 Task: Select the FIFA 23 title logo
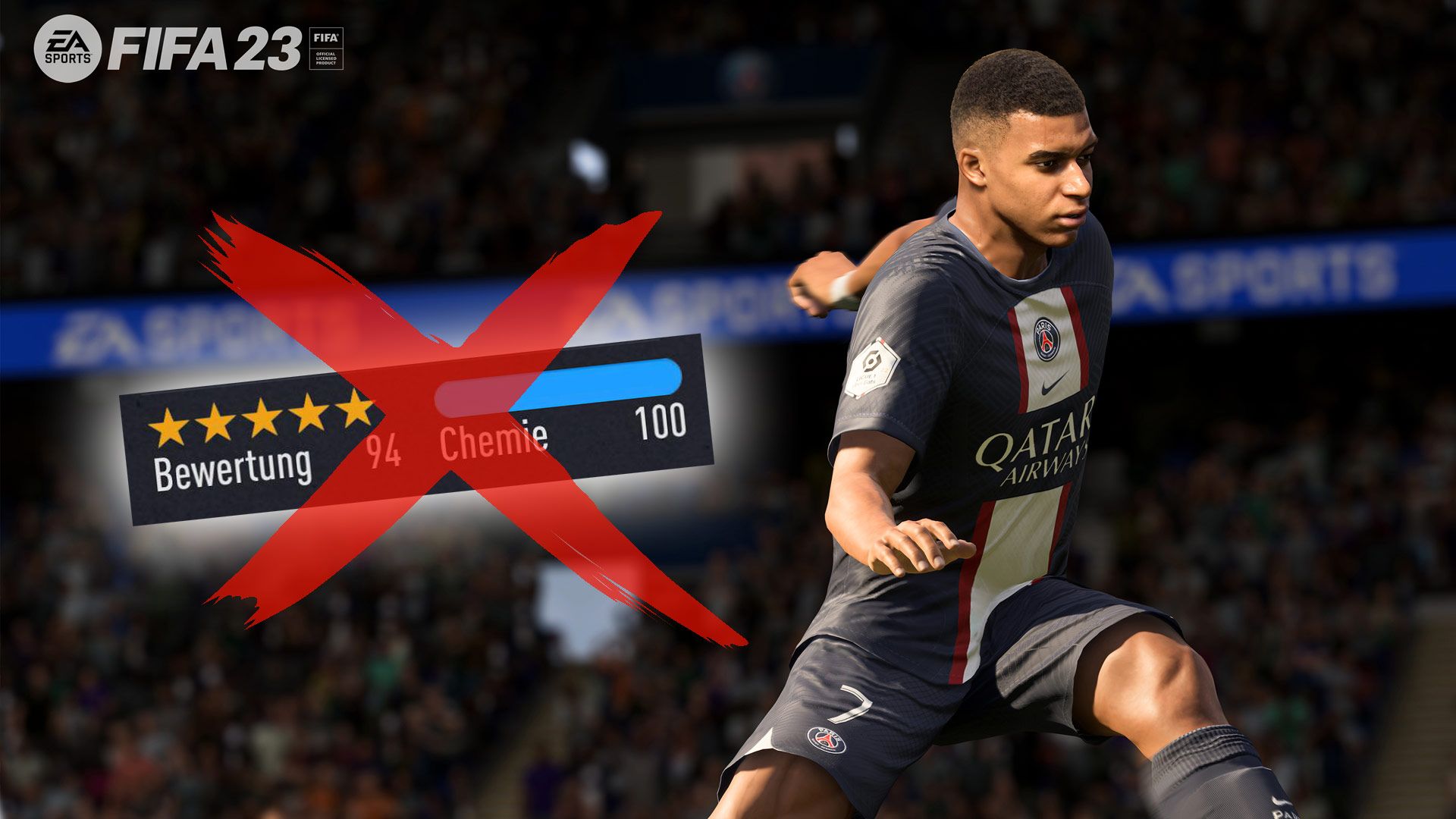click(205, 49)
